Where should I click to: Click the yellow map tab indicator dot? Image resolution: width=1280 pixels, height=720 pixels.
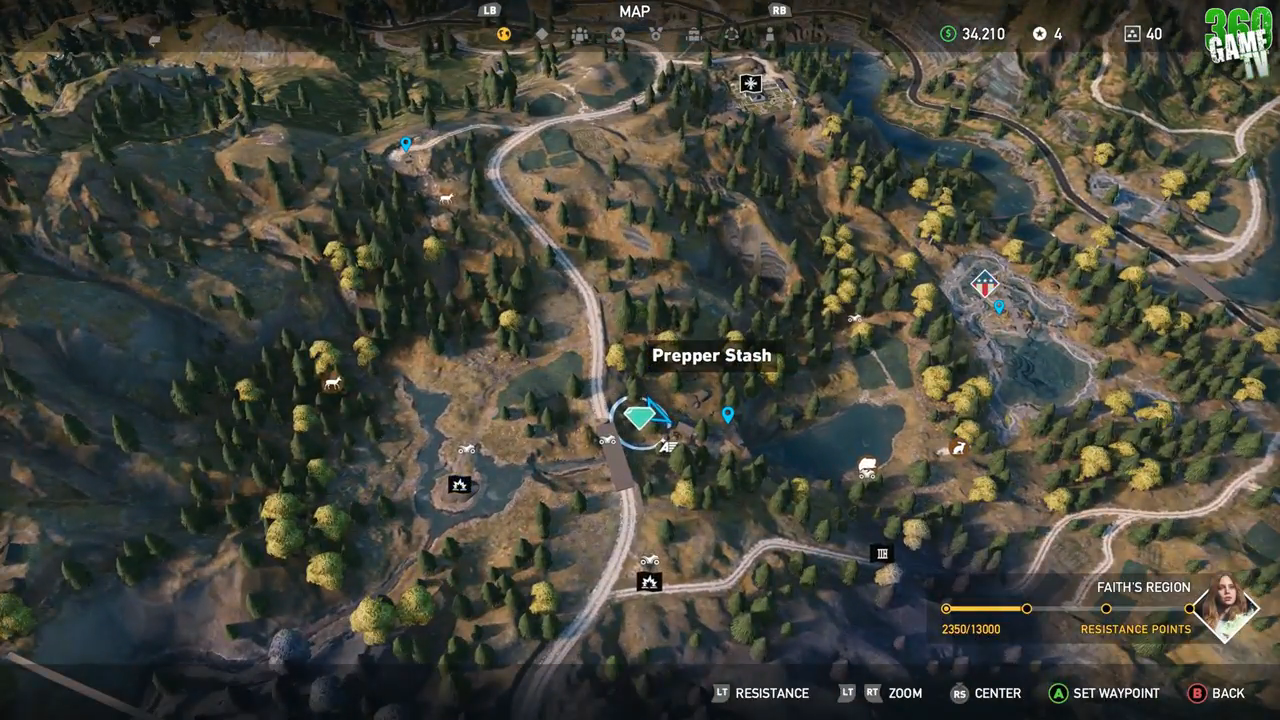(x=503, y=33)
